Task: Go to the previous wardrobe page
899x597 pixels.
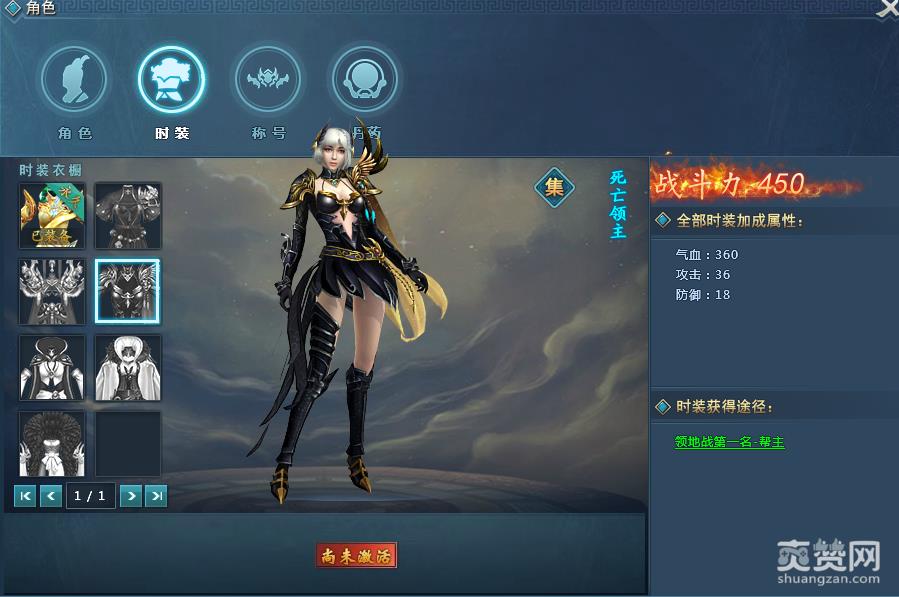Action: click(x=51, y=495)
